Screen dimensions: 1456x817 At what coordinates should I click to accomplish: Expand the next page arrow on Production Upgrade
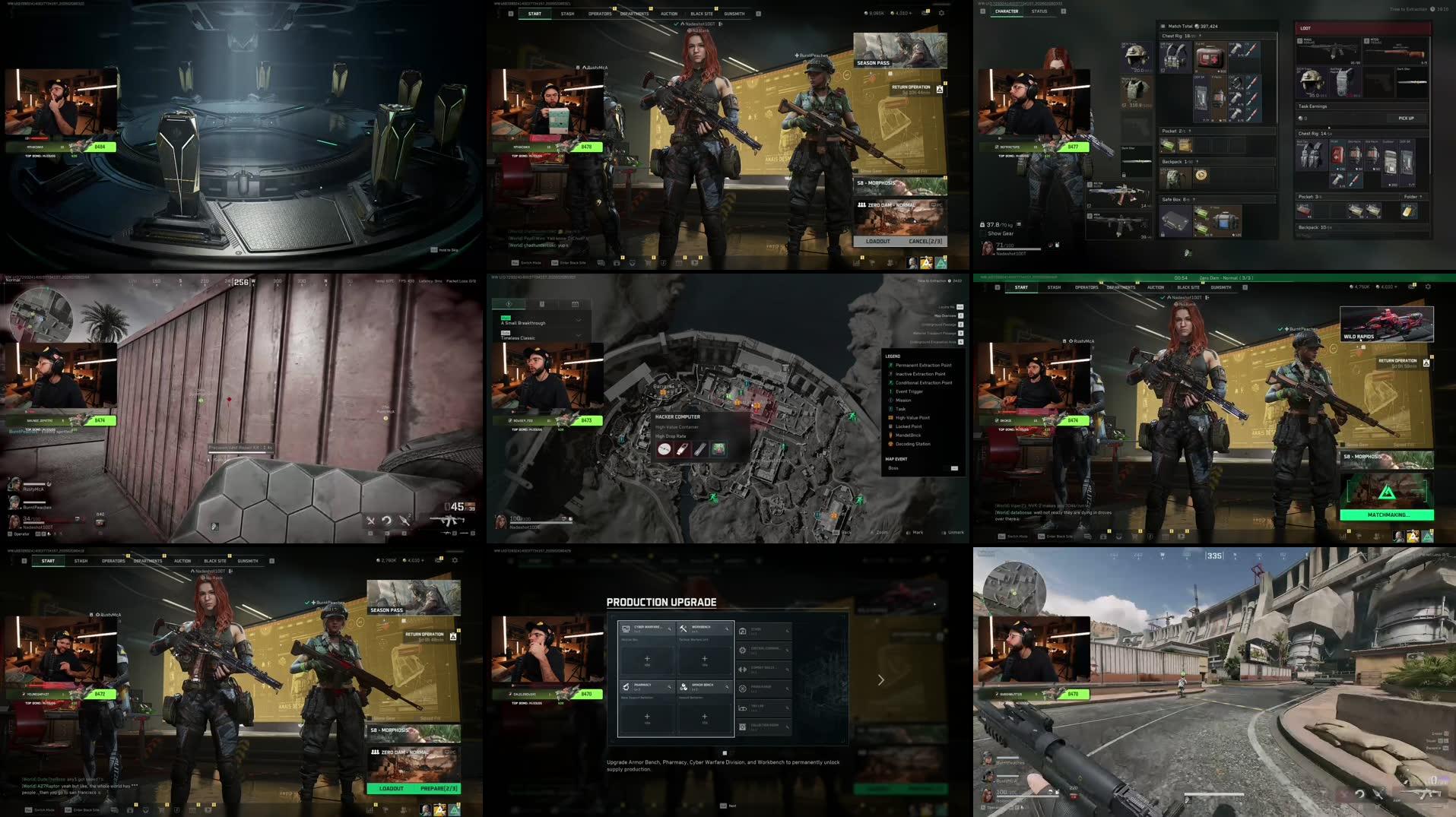click(880, 680)
